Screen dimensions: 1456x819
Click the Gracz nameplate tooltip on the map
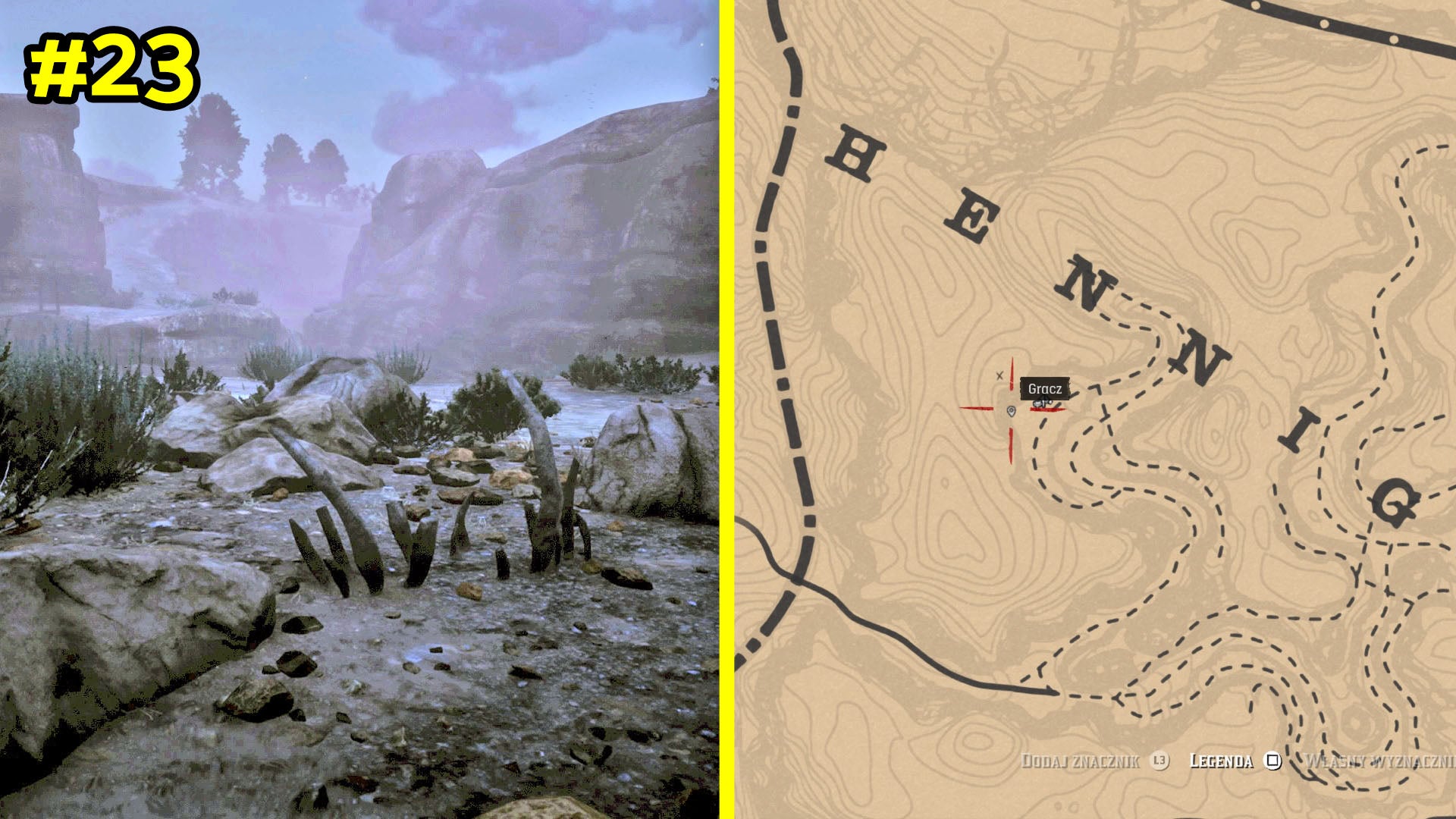click(1045, 388)
